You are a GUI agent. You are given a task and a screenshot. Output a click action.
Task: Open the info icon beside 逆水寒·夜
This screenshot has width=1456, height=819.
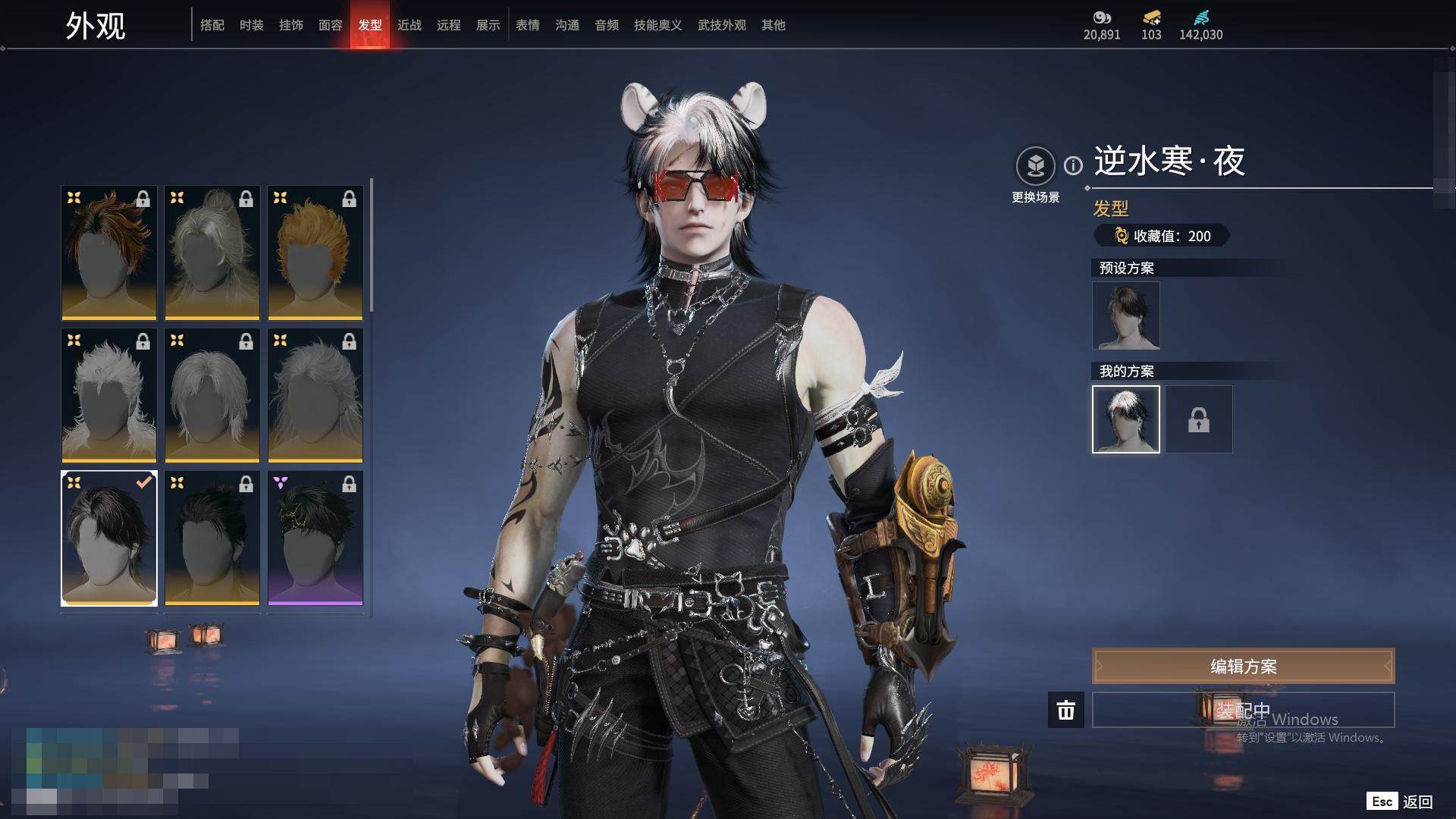[1073, 165]
